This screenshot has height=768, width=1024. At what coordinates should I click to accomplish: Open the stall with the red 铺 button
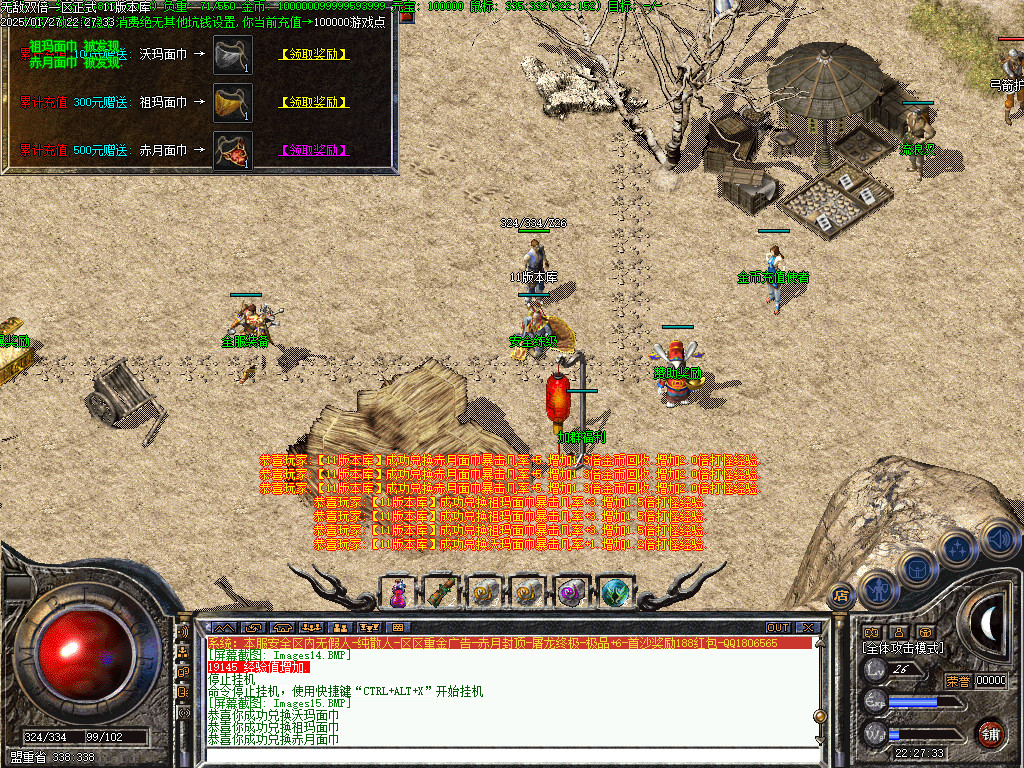[990, 732]
